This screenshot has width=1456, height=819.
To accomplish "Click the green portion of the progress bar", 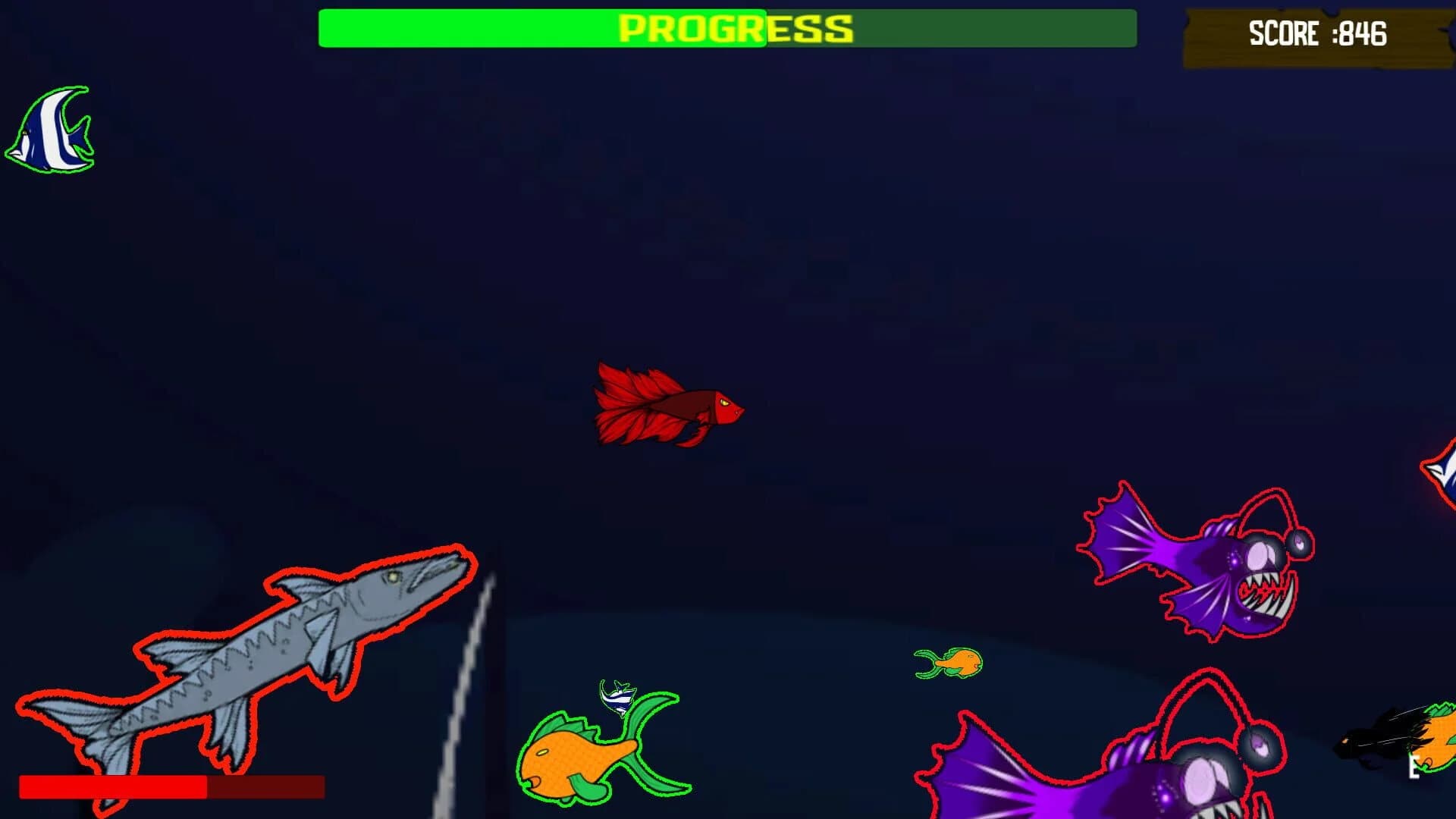I will [531, 30].
